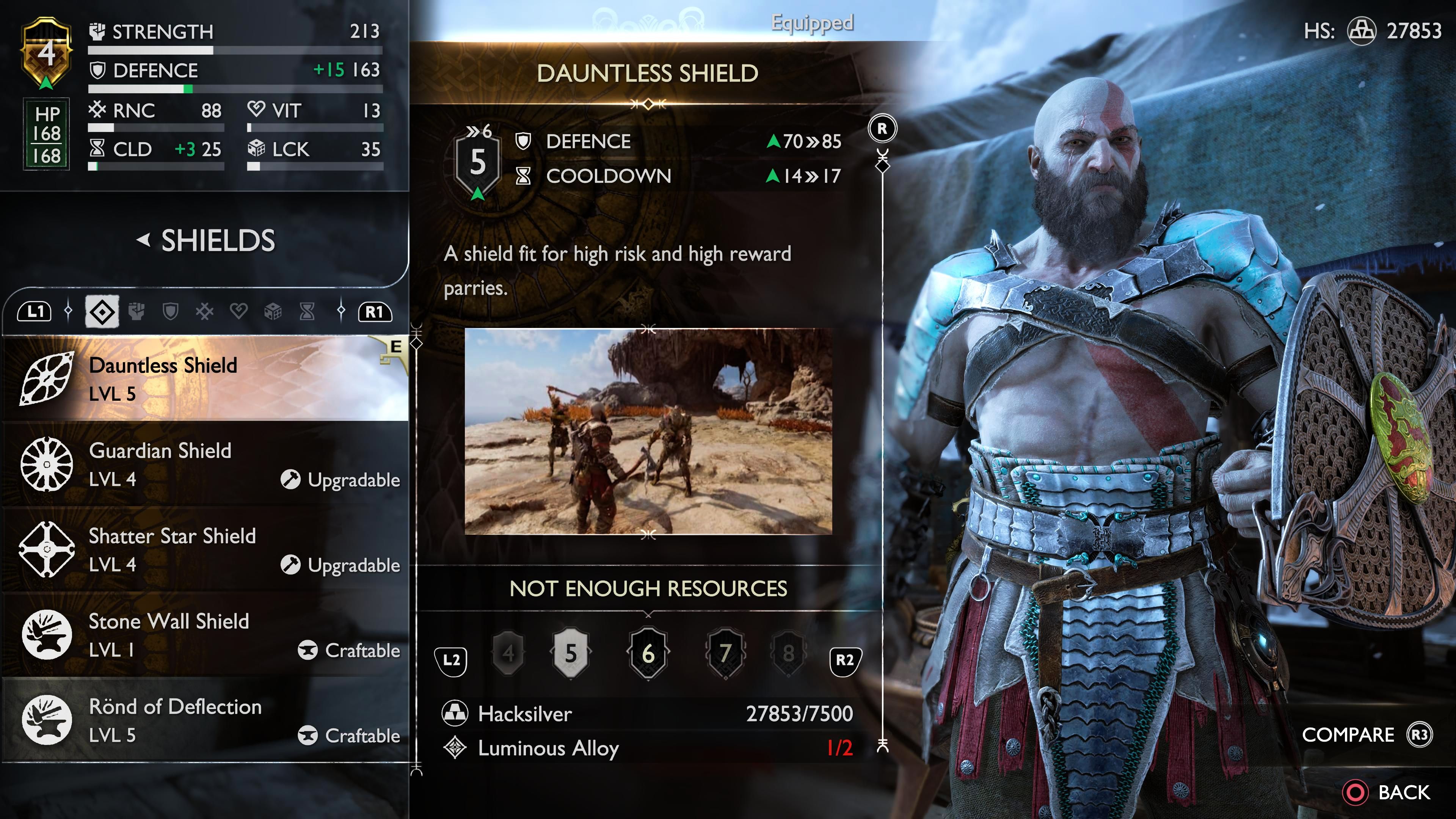This screenshot has height=819, width=1456.
Task: Click the L1 shoulder button prompt
Action: pos(35,311)
